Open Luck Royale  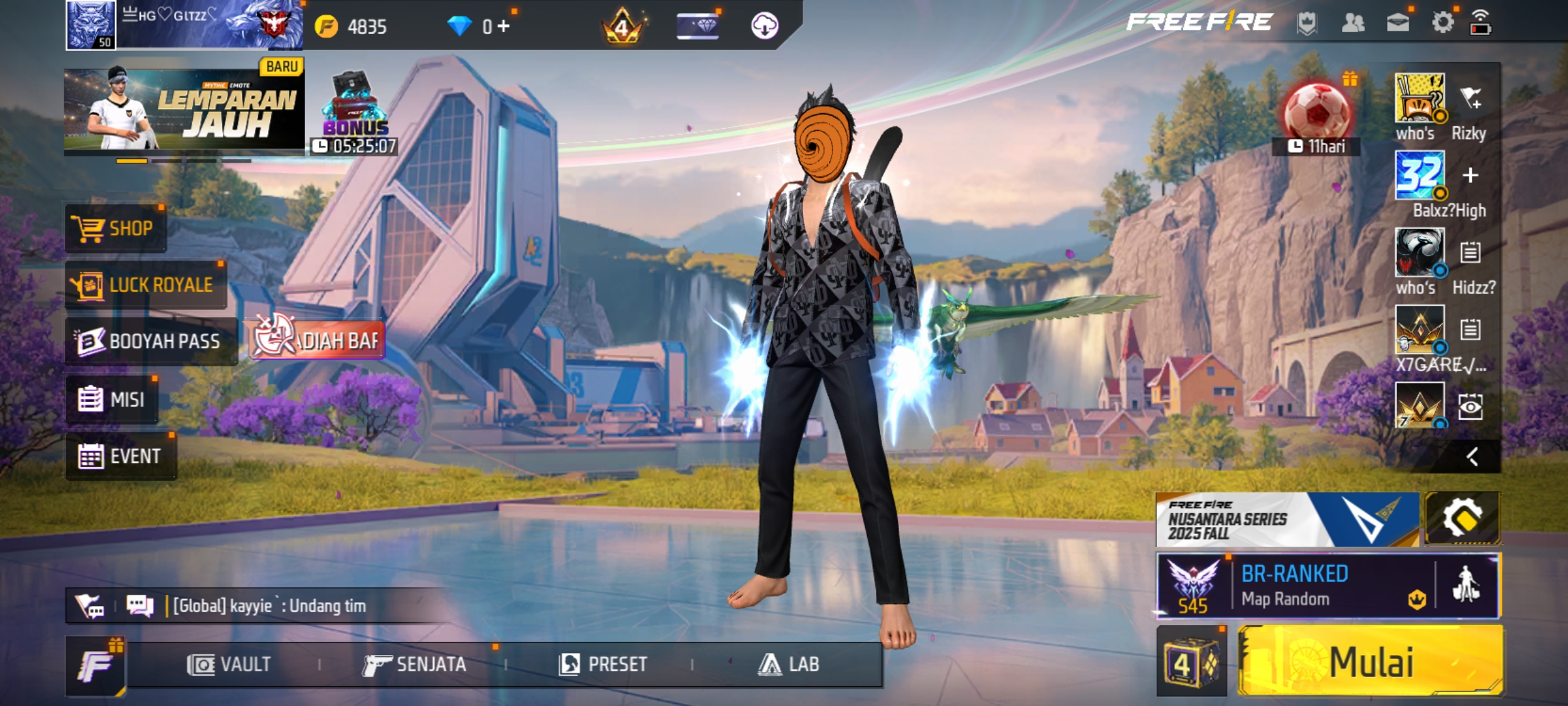click(x=145, y=285)
